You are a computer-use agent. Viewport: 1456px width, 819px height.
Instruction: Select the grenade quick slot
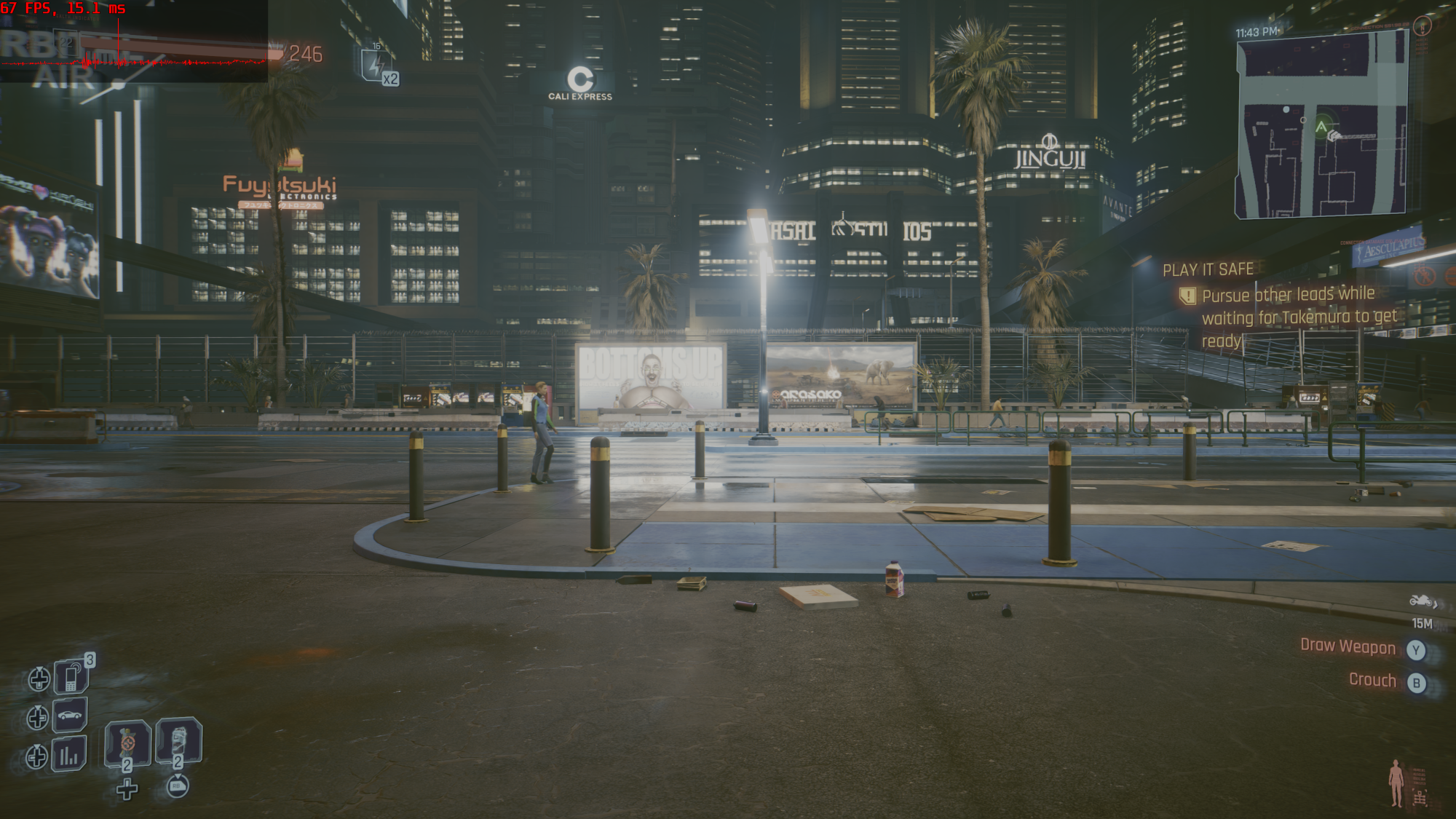point(178,741)
